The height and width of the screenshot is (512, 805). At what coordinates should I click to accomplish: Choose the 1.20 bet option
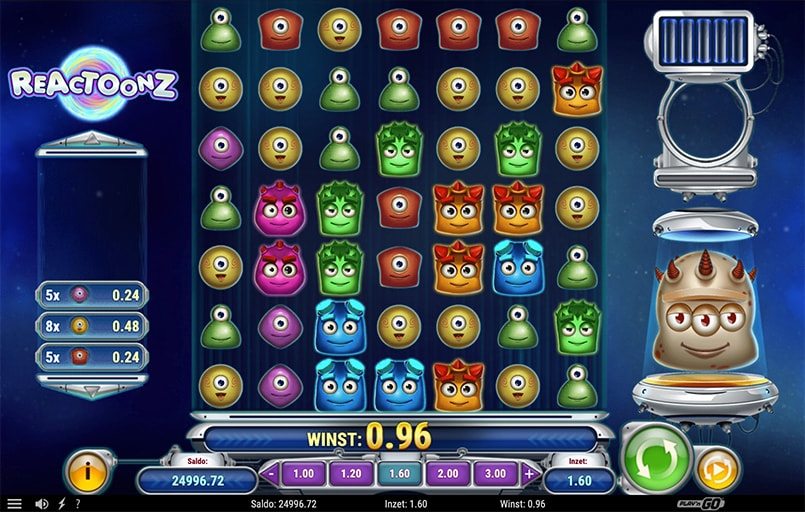click(350, 473)
